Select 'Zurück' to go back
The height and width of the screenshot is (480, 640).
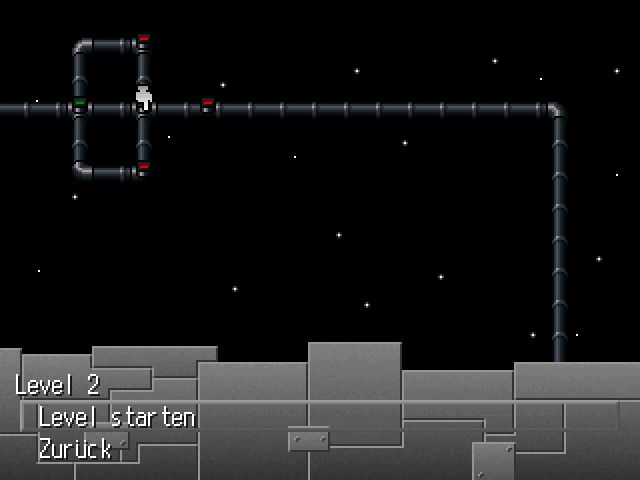tap(75, 449)
